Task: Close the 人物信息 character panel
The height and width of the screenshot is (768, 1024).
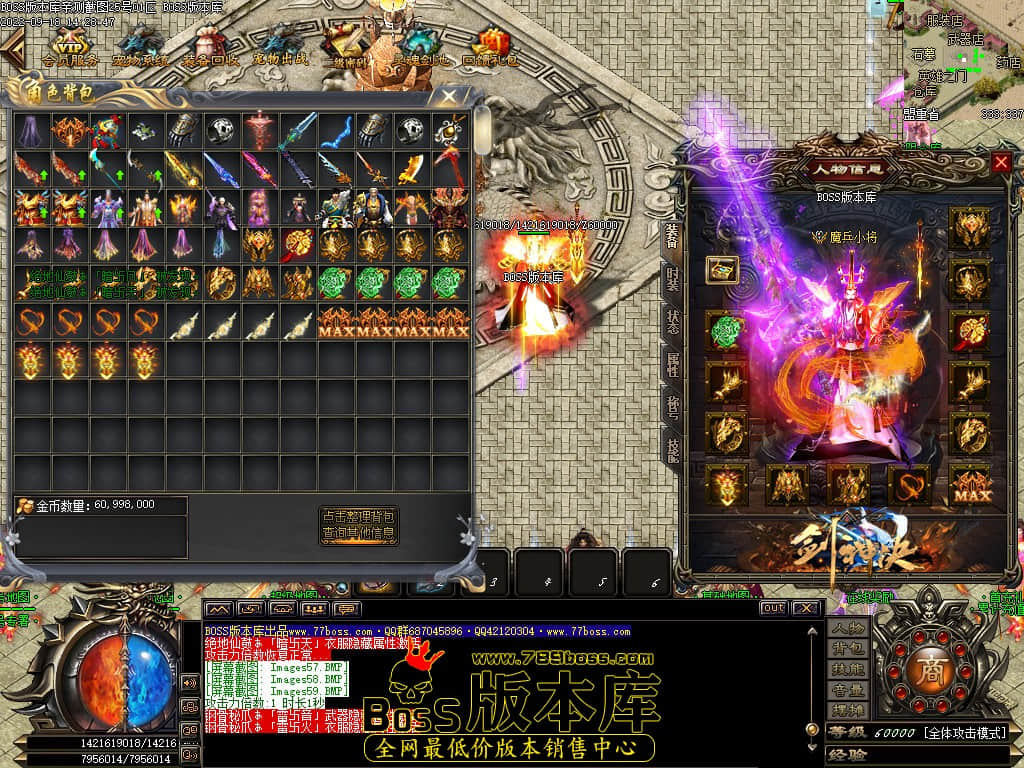Action: [1001, 162]
